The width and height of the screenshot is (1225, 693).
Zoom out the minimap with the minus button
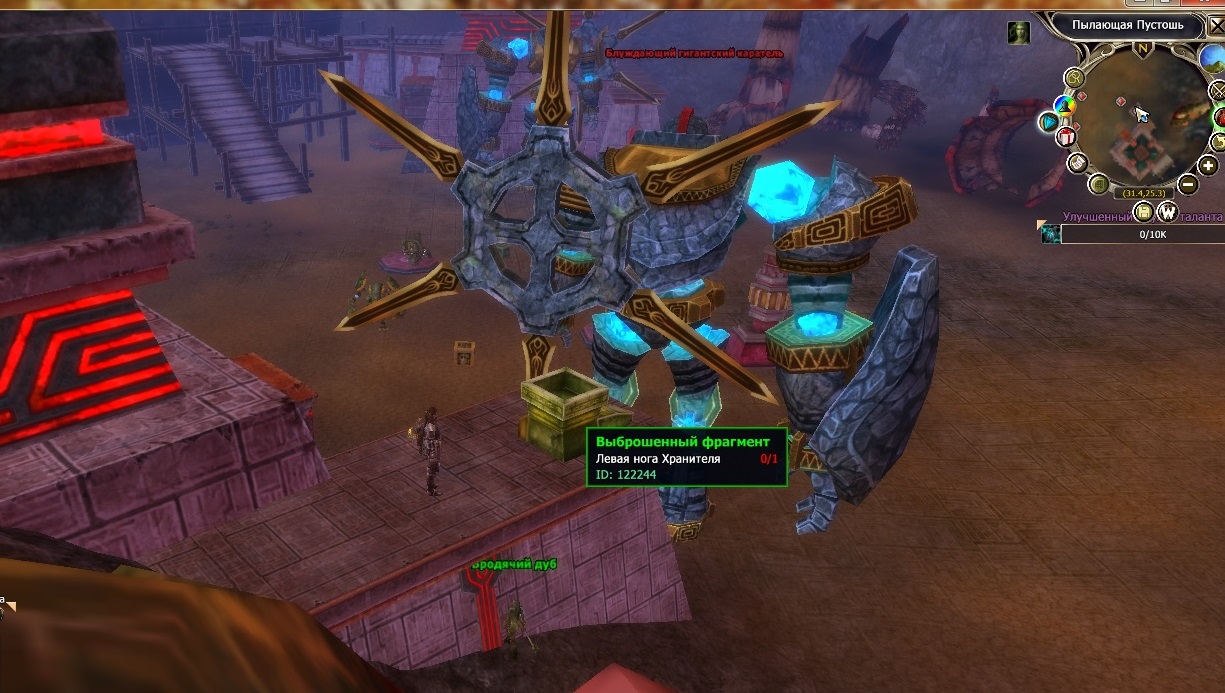1187,184
